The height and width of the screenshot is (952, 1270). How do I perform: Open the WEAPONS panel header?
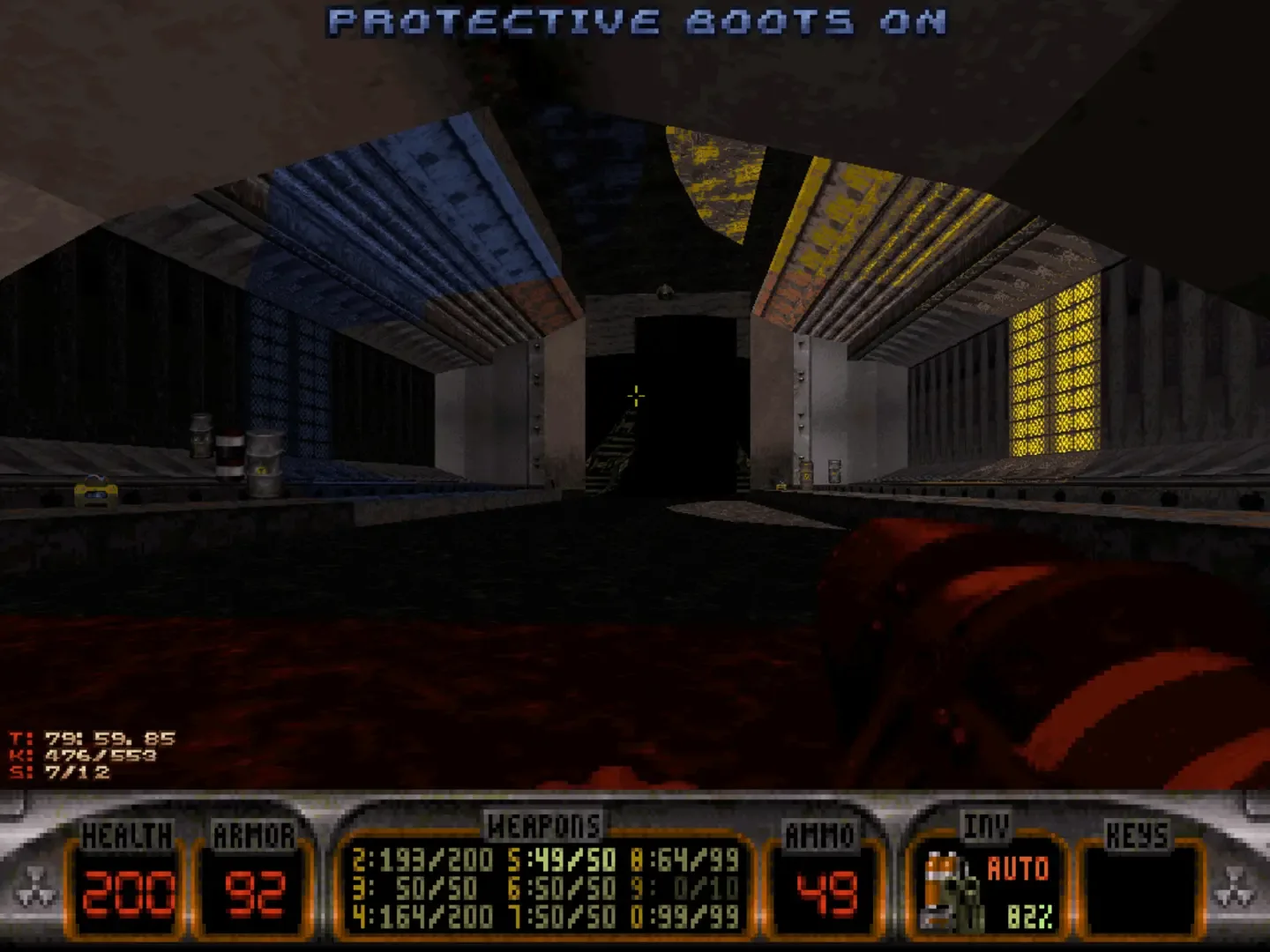click(544, 824)
